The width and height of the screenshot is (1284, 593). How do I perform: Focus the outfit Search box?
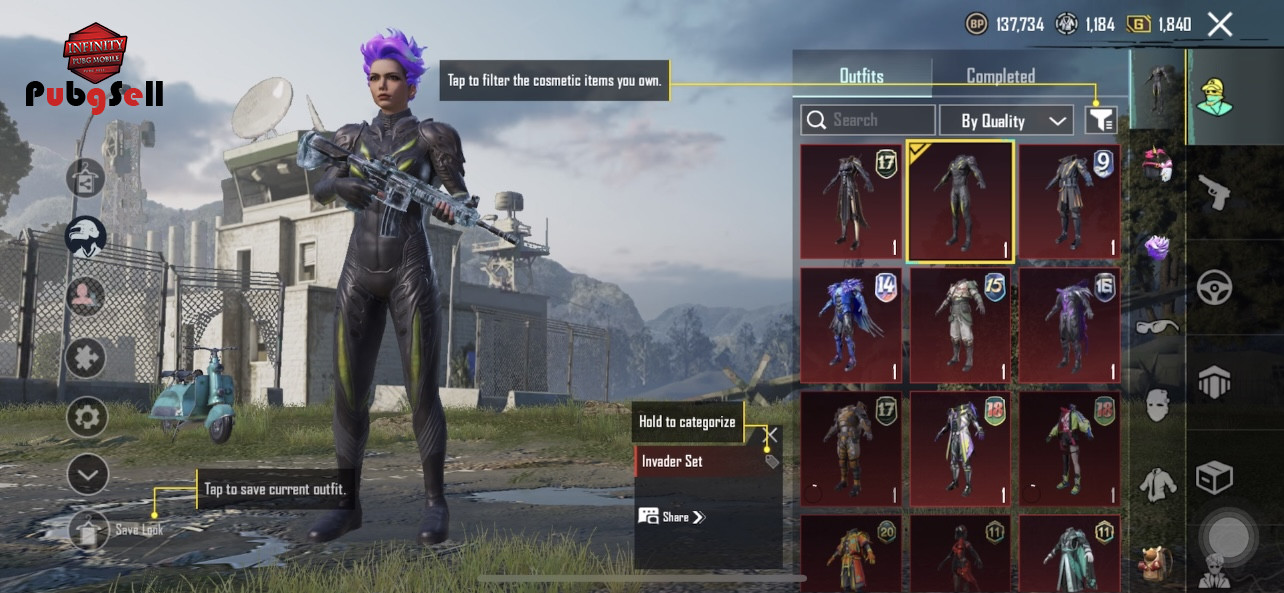click(x=868, y=120)
